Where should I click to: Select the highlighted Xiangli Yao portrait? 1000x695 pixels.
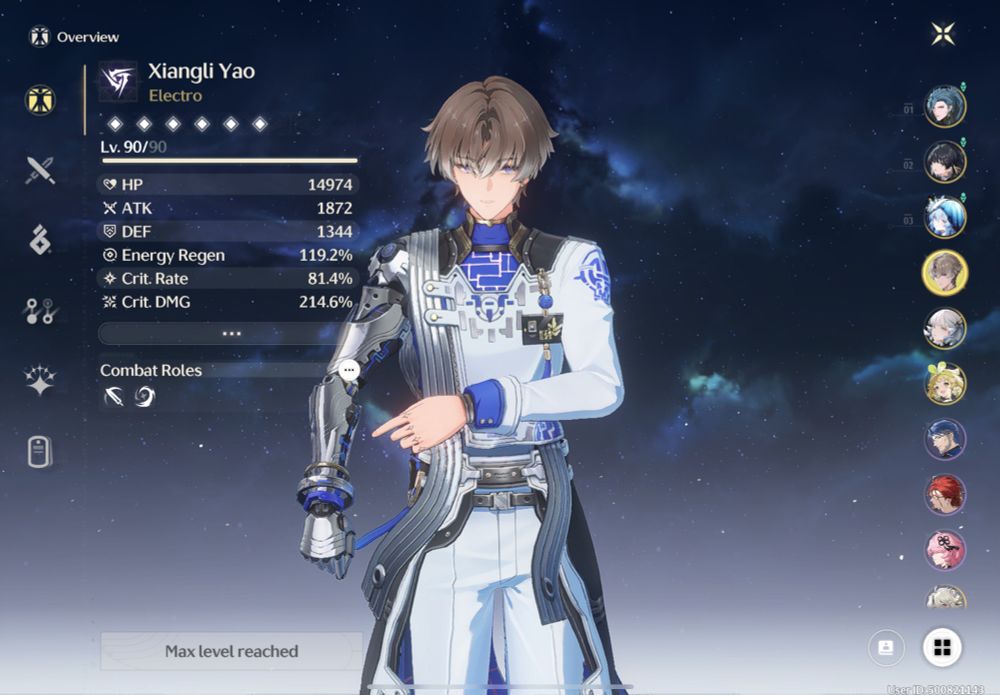click(x=944, y=272)
